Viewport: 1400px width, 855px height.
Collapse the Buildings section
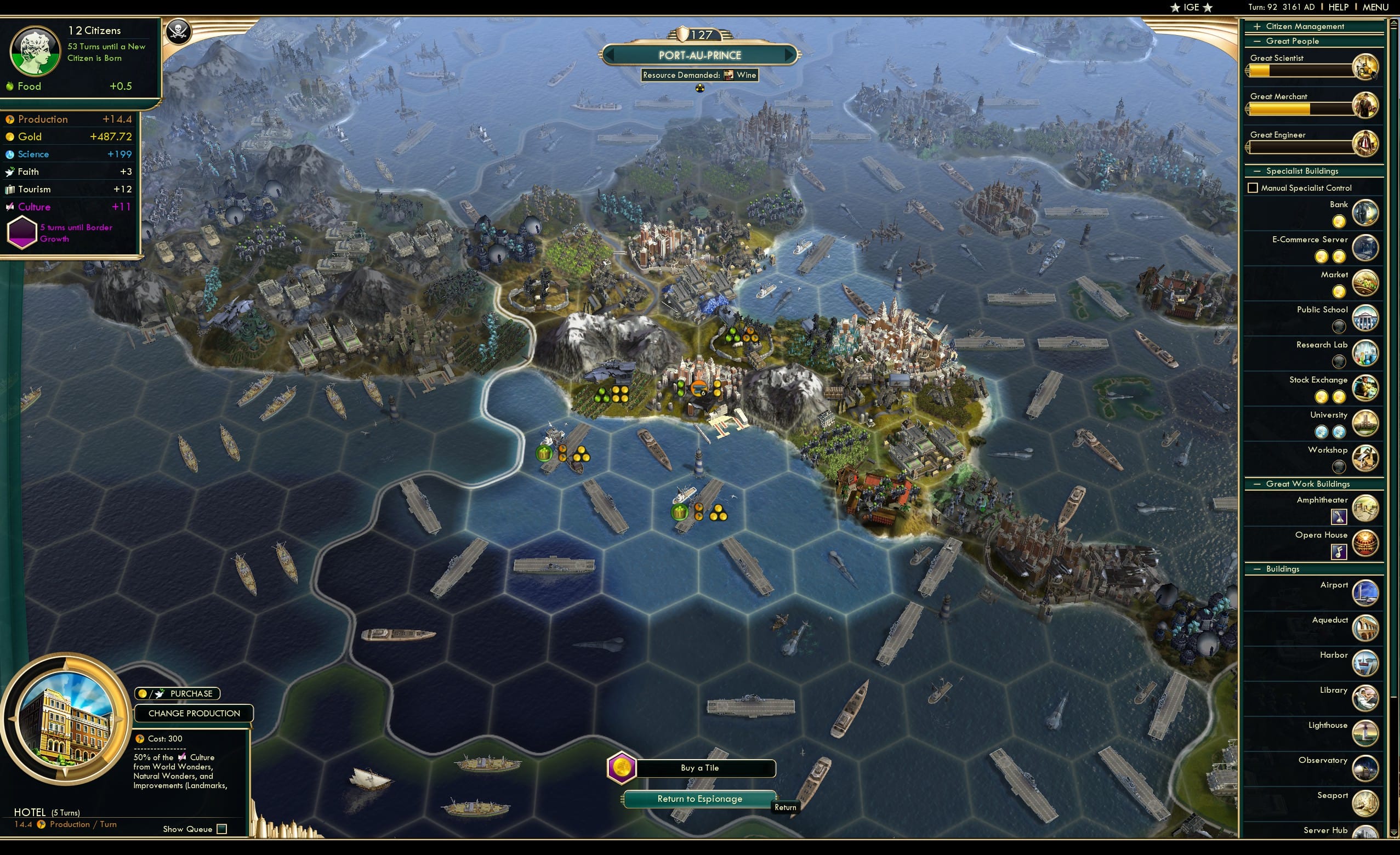(1257, 569)
